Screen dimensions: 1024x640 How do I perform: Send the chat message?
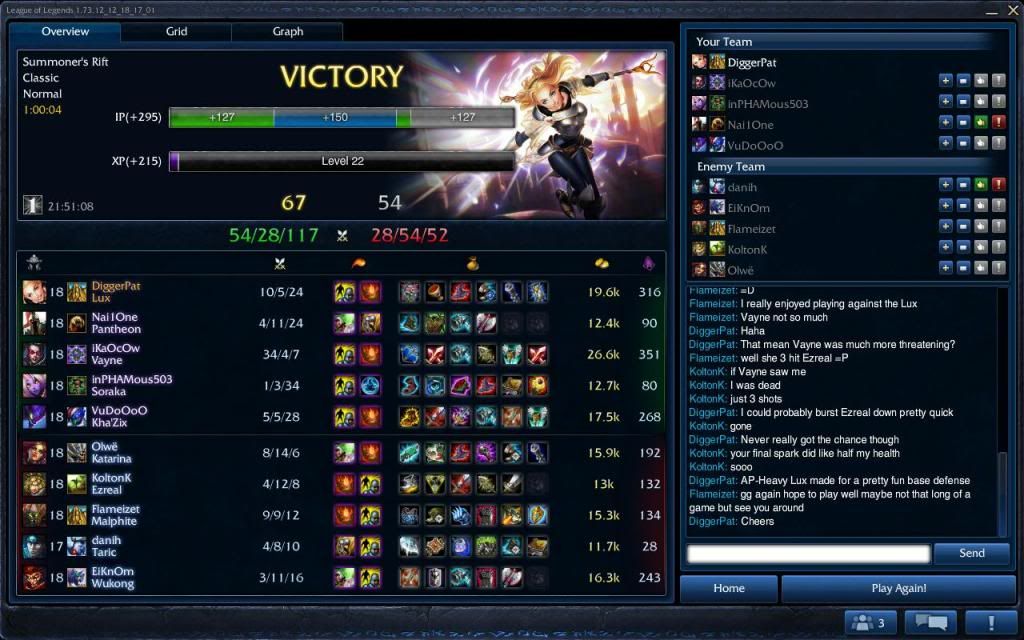pyautogui.click(x=971, y=553)
